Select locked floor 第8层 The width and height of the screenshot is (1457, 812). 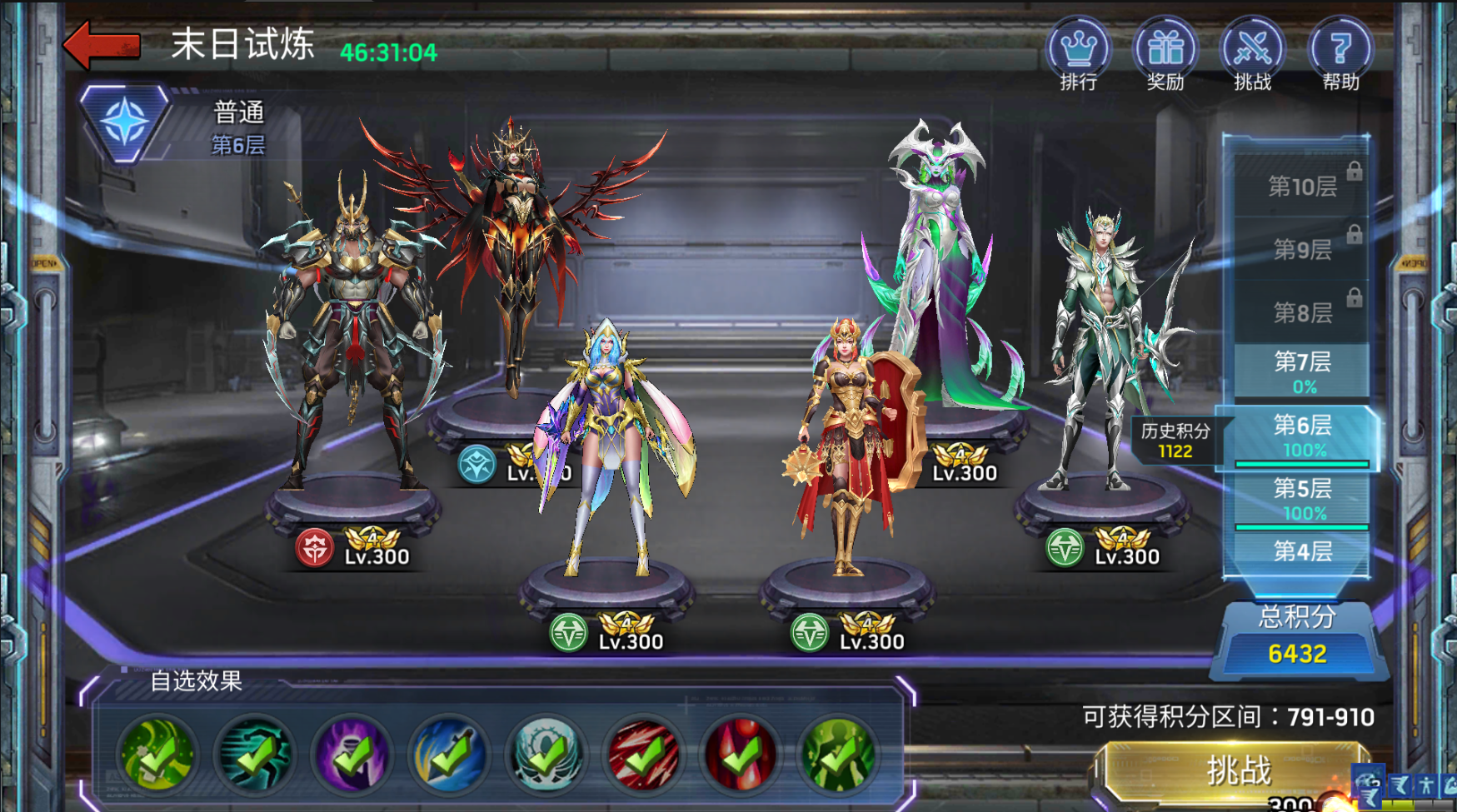pos(1302,311)
